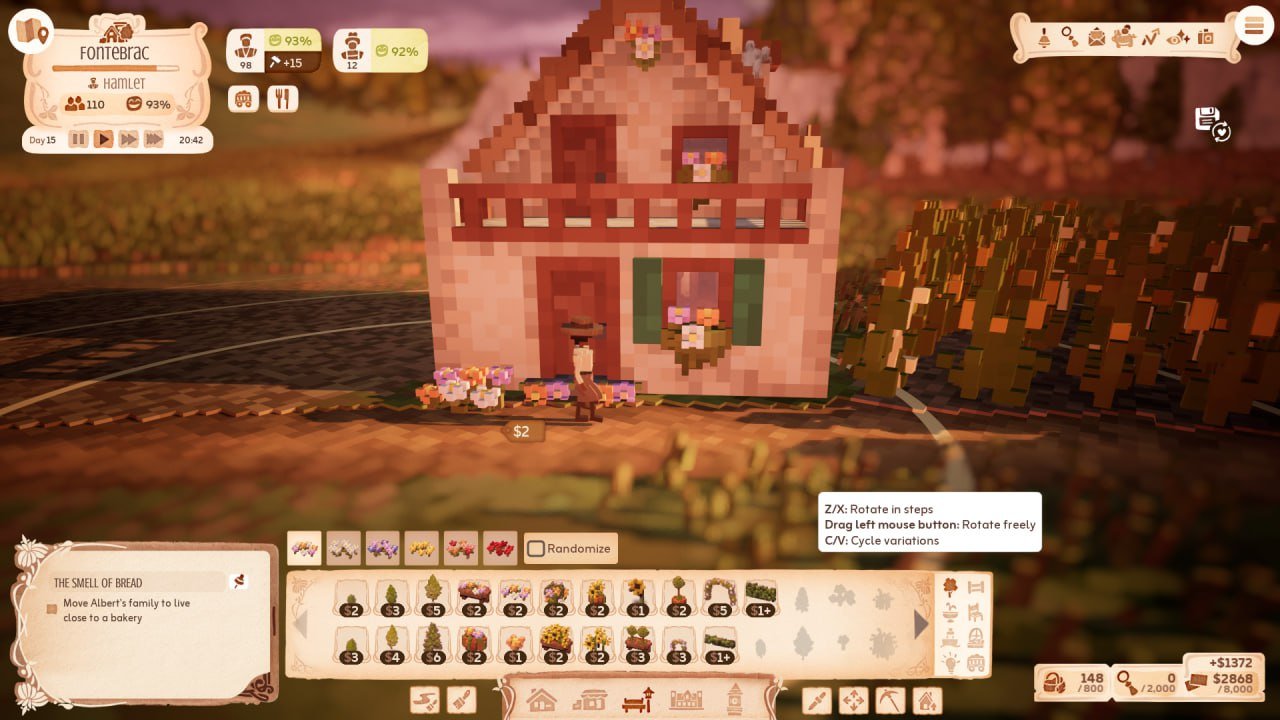Open the photo mode camera icon
1280x720 pixels.
1206,36
